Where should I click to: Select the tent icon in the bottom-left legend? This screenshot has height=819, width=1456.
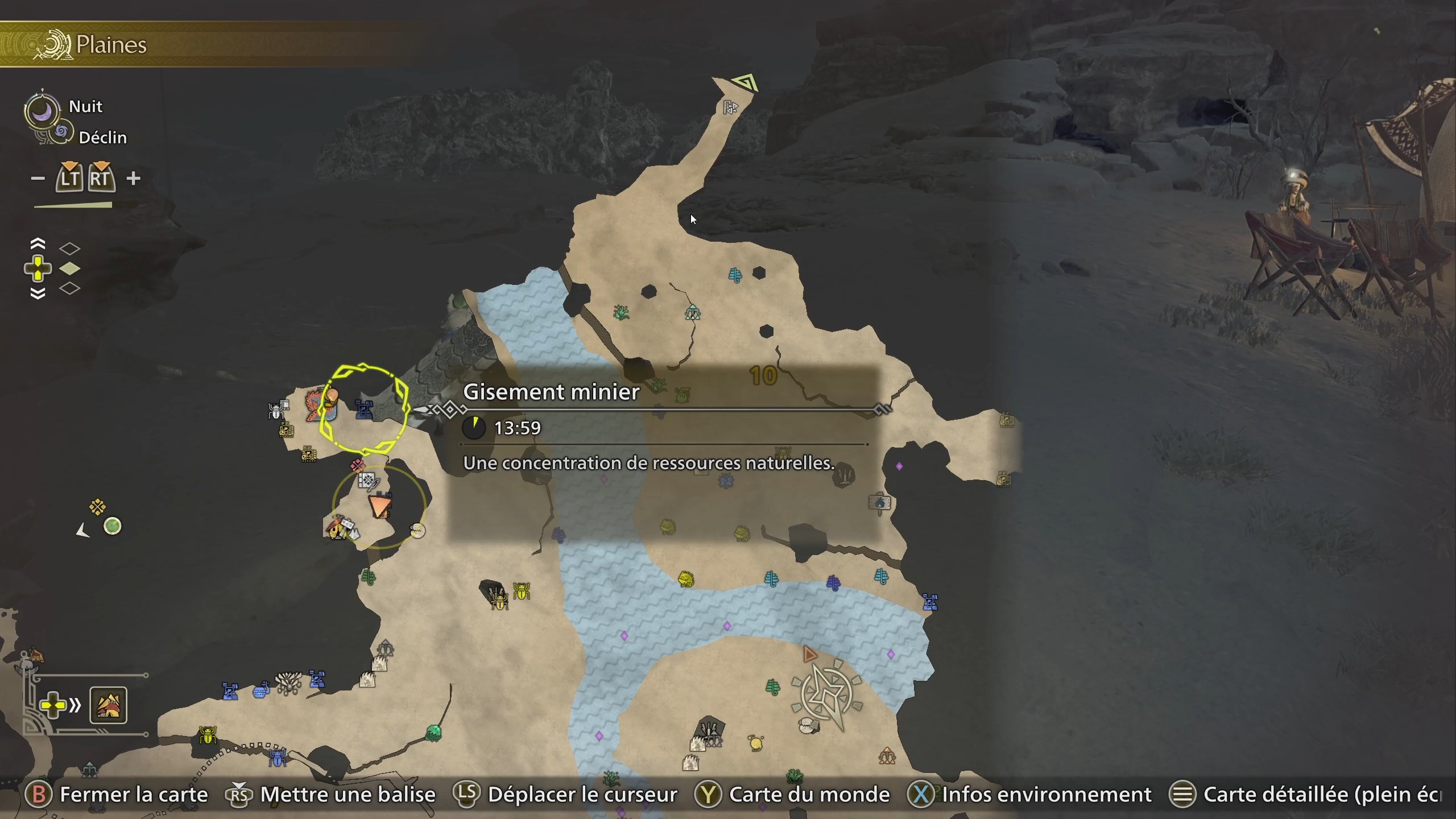[108, 705]
